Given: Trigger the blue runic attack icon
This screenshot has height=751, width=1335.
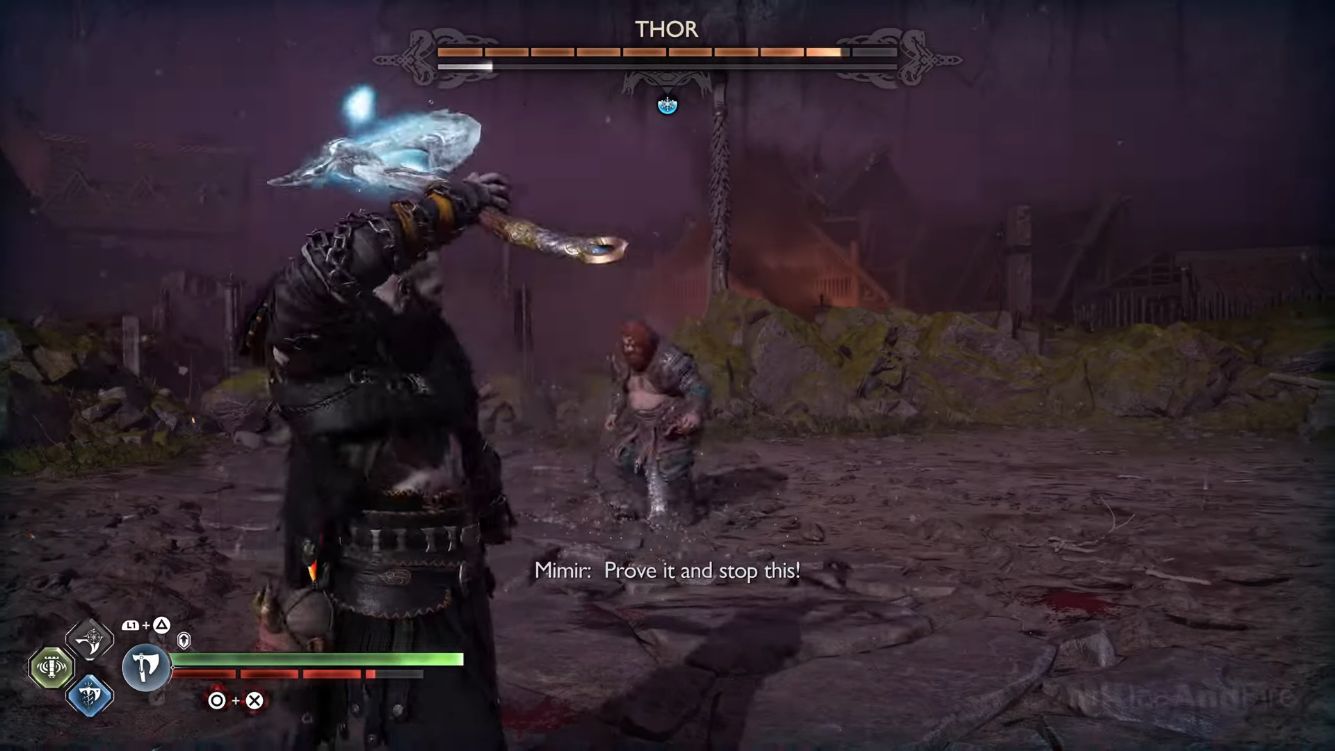Looking at the screenshot, I should (x=89, y=695).
